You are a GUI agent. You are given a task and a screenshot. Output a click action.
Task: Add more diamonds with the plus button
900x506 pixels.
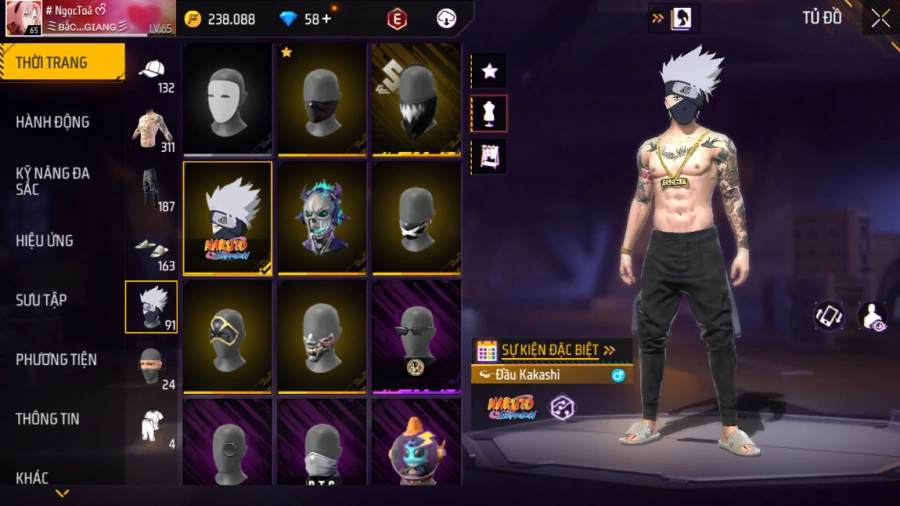[326, 18]
